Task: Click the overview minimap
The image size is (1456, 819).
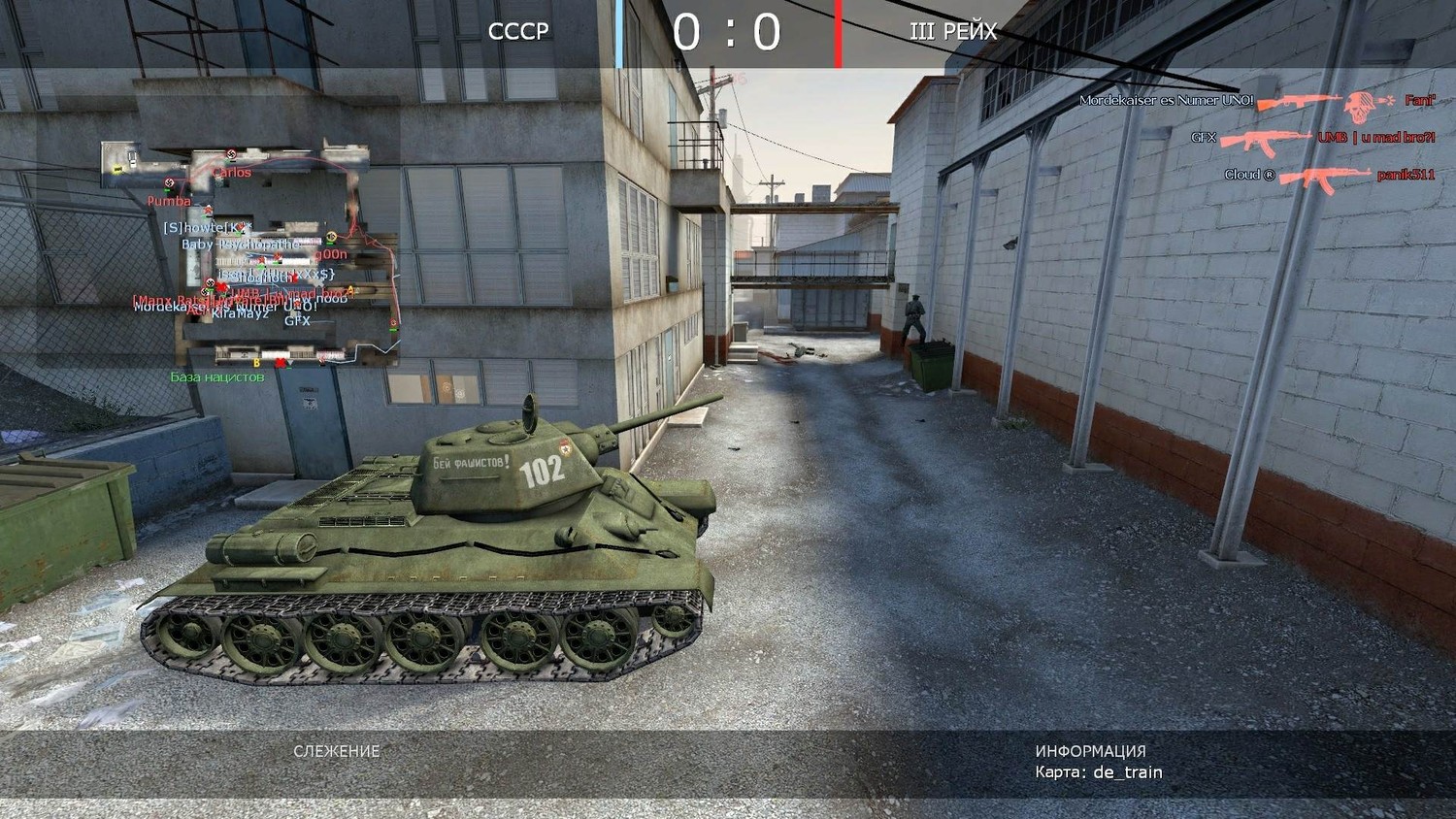Action: coord(249,254)
